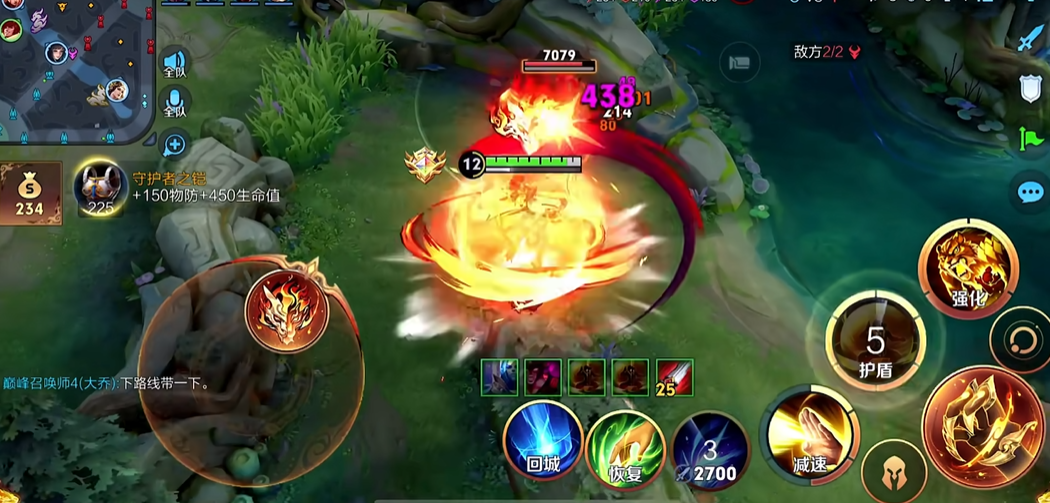
Task: Activate the 恢复 heal skill
Action: [x=626, y=448]
